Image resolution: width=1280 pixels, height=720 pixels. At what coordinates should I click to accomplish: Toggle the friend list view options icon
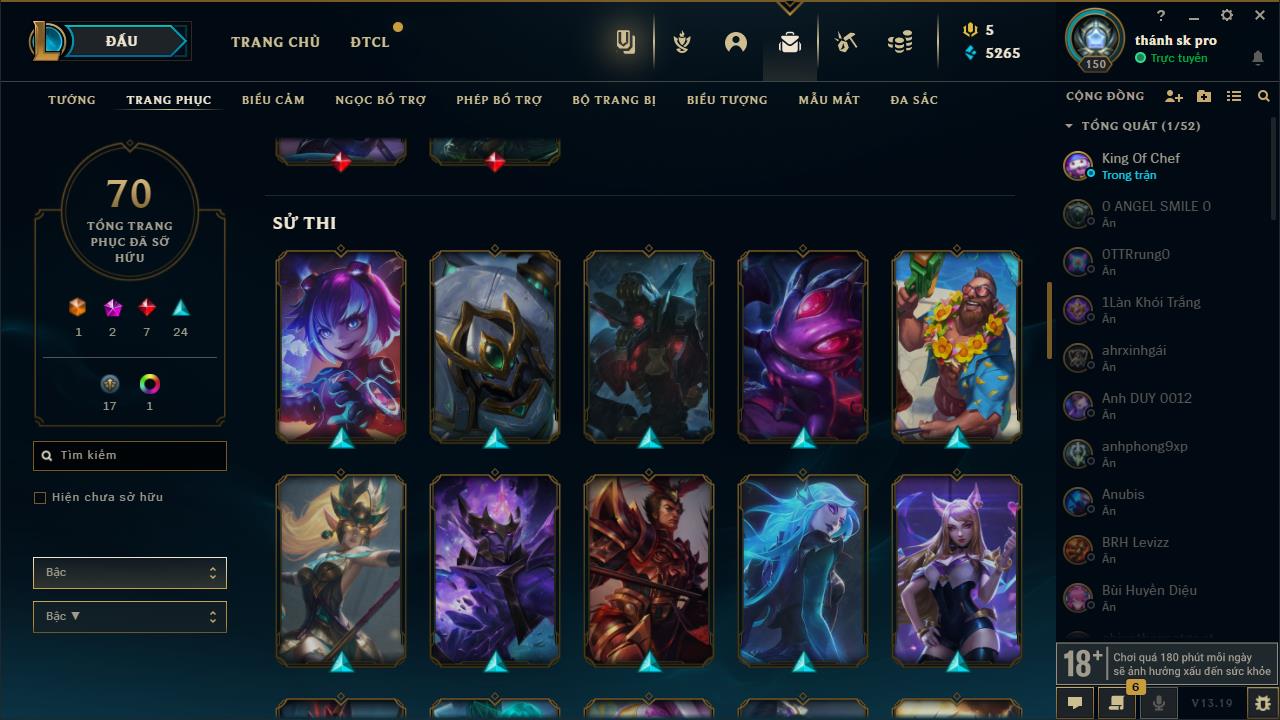(x=1234, y=96)
